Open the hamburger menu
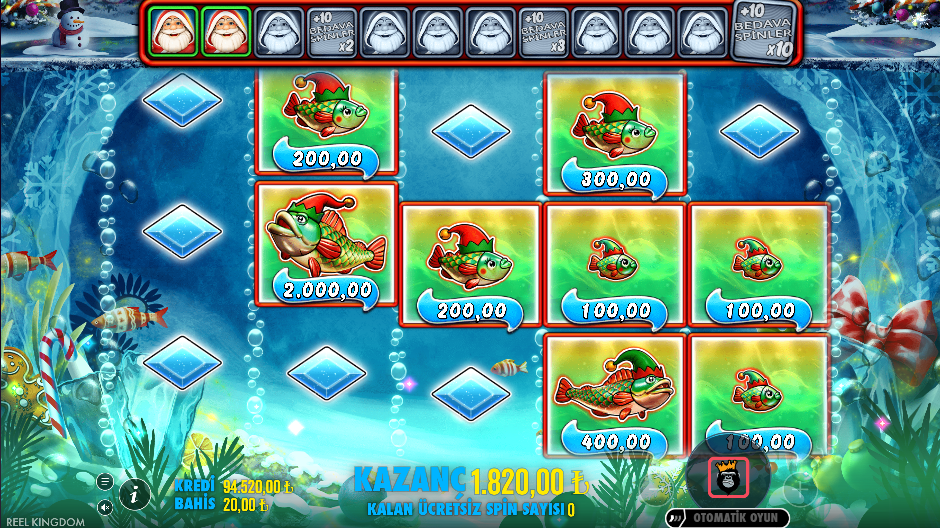 click(x=105, y=481)
